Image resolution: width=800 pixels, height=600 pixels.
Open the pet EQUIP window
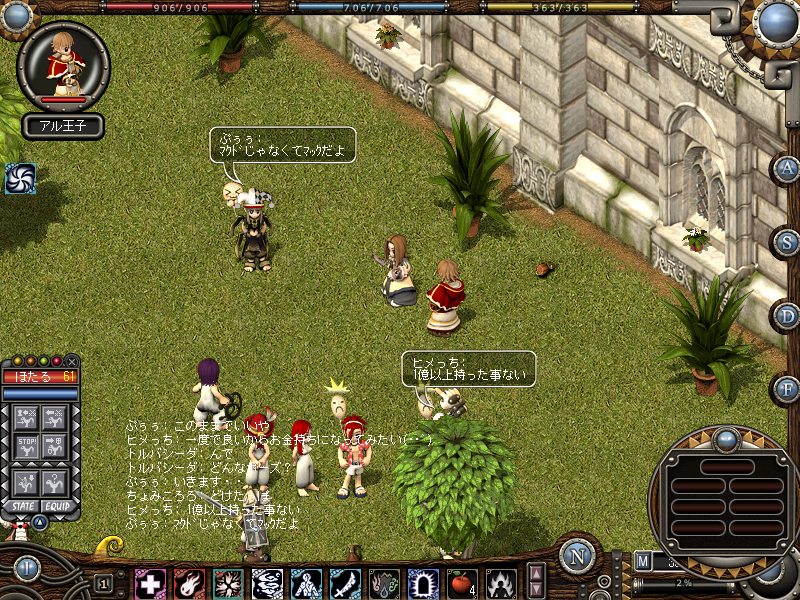[x=57, y=507]
